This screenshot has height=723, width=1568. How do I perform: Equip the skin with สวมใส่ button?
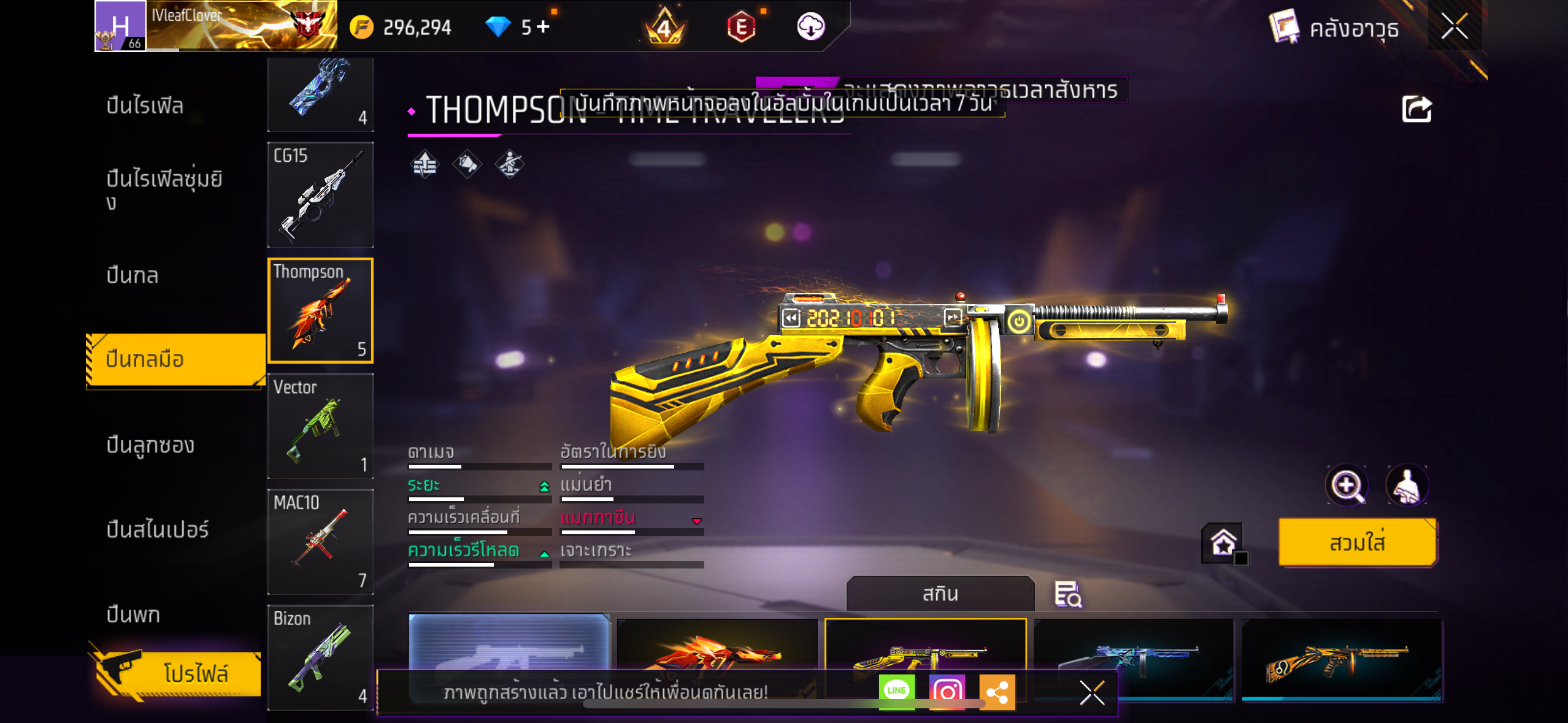click(x=1357, y=542)
